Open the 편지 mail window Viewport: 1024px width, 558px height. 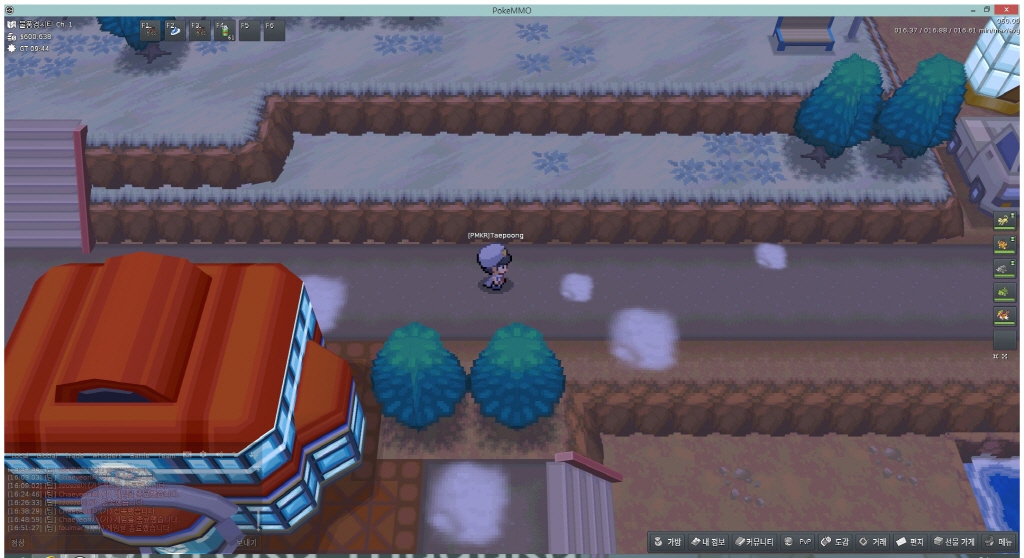point(911,542)
